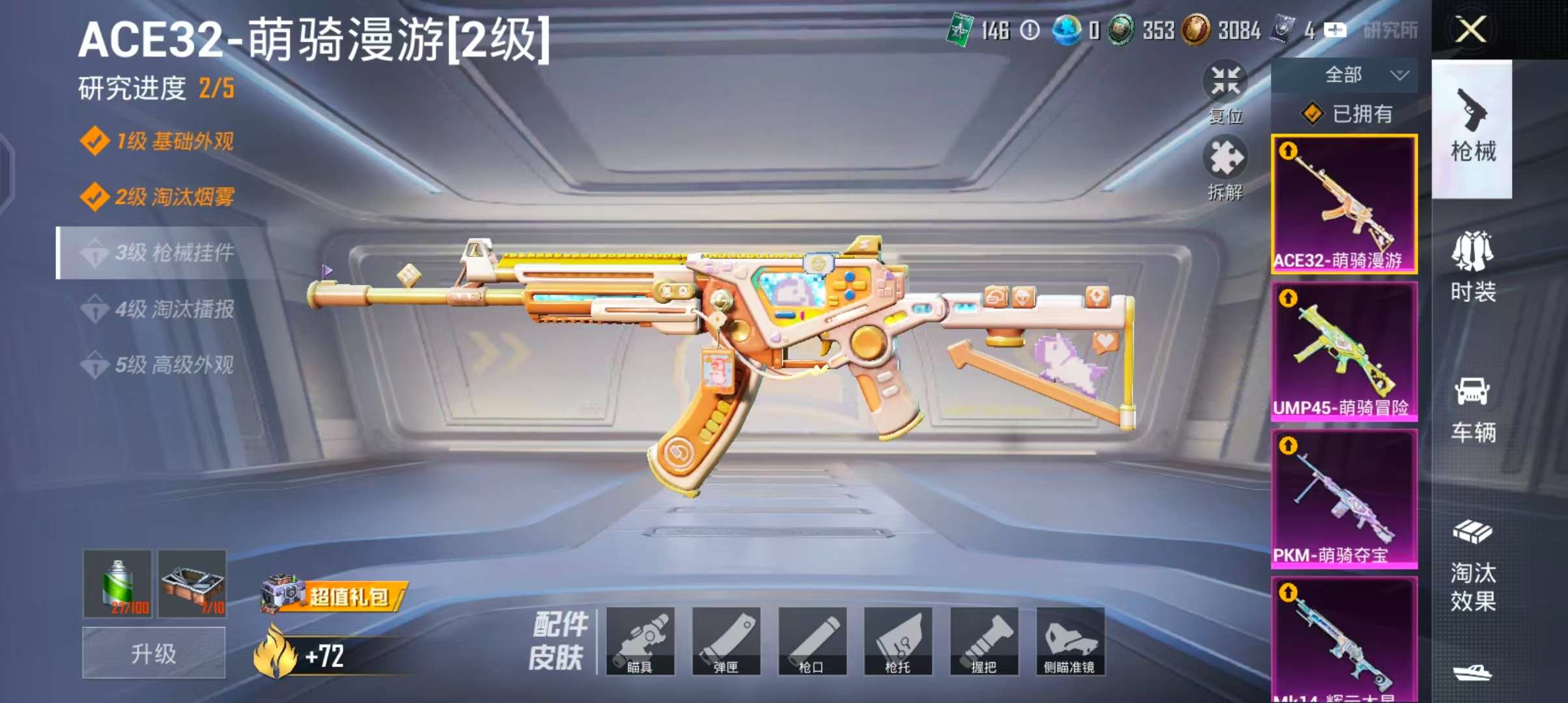The image size is (1568, 703).
Task: Select the 枪口 muzzle attachment skin slot
Action: coord(812,641)
